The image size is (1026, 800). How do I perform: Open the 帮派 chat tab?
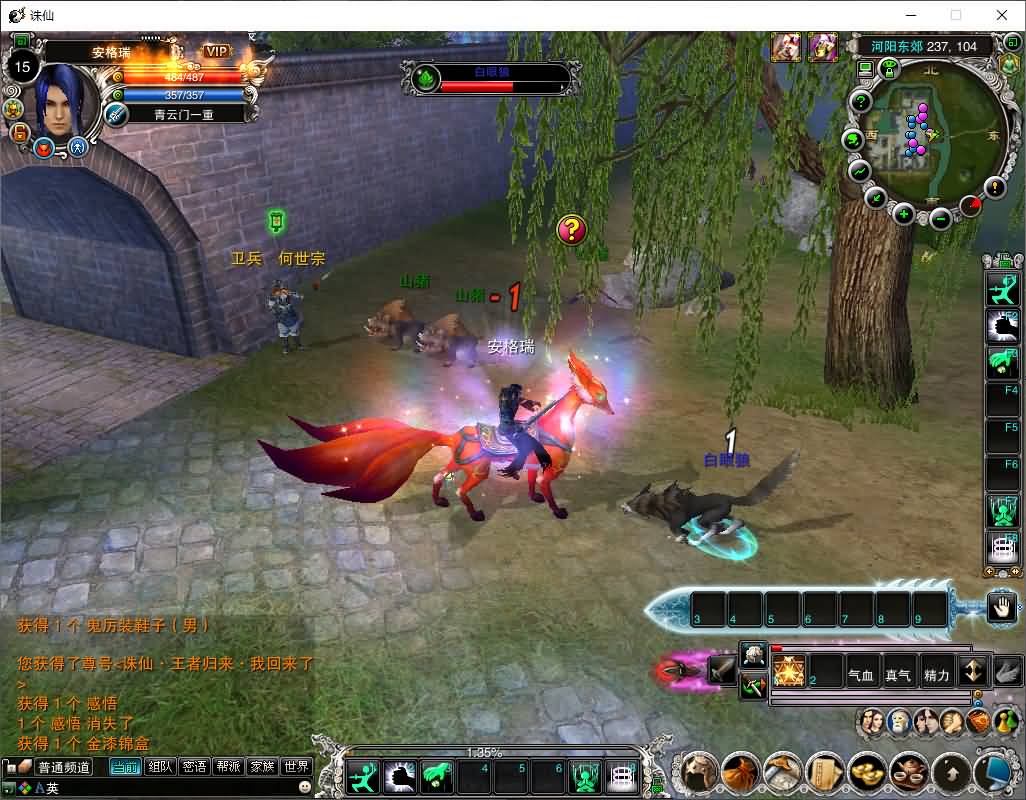point(229,767)
